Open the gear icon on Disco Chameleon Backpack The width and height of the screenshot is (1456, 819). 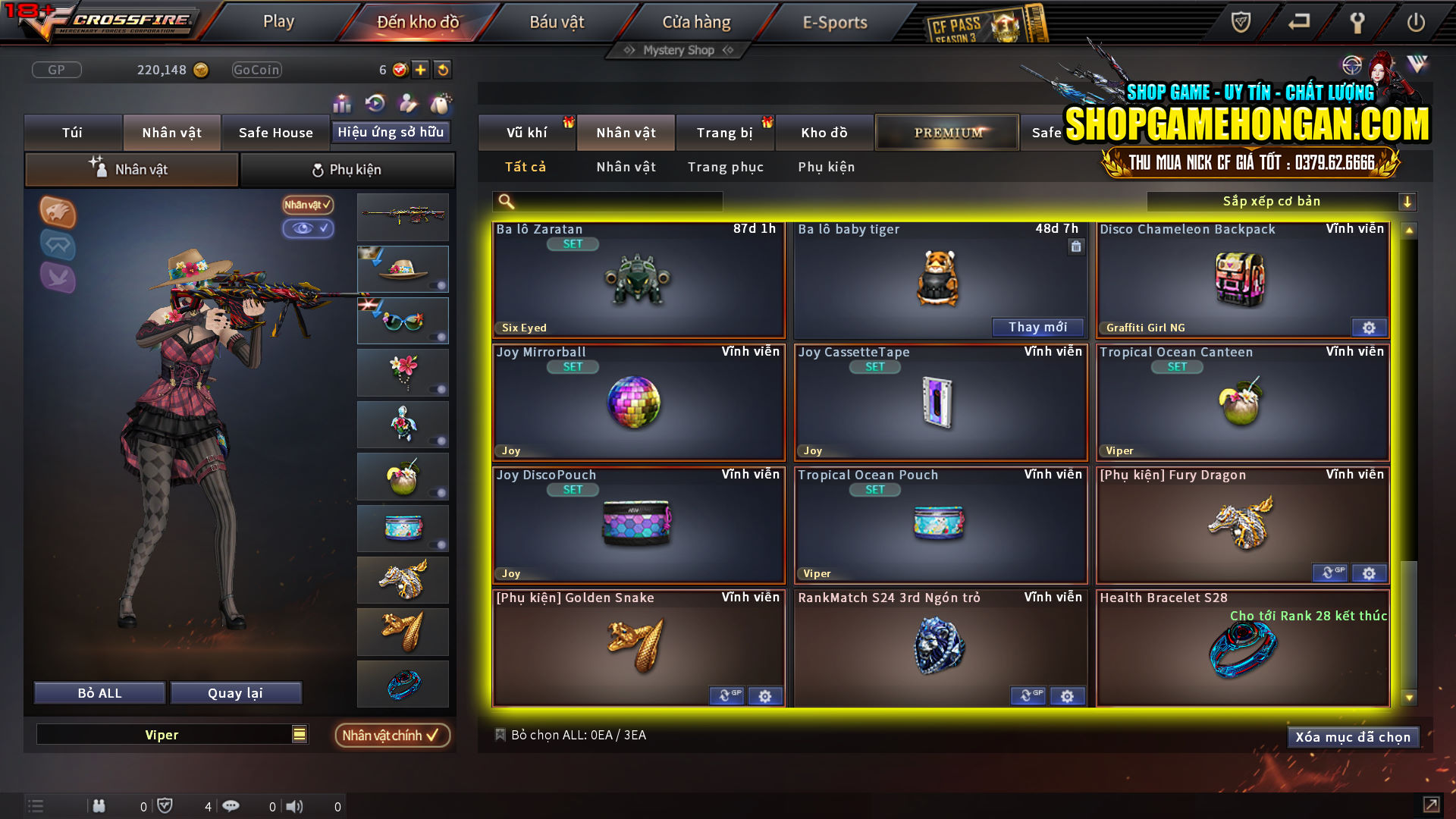pos(1369,327)
